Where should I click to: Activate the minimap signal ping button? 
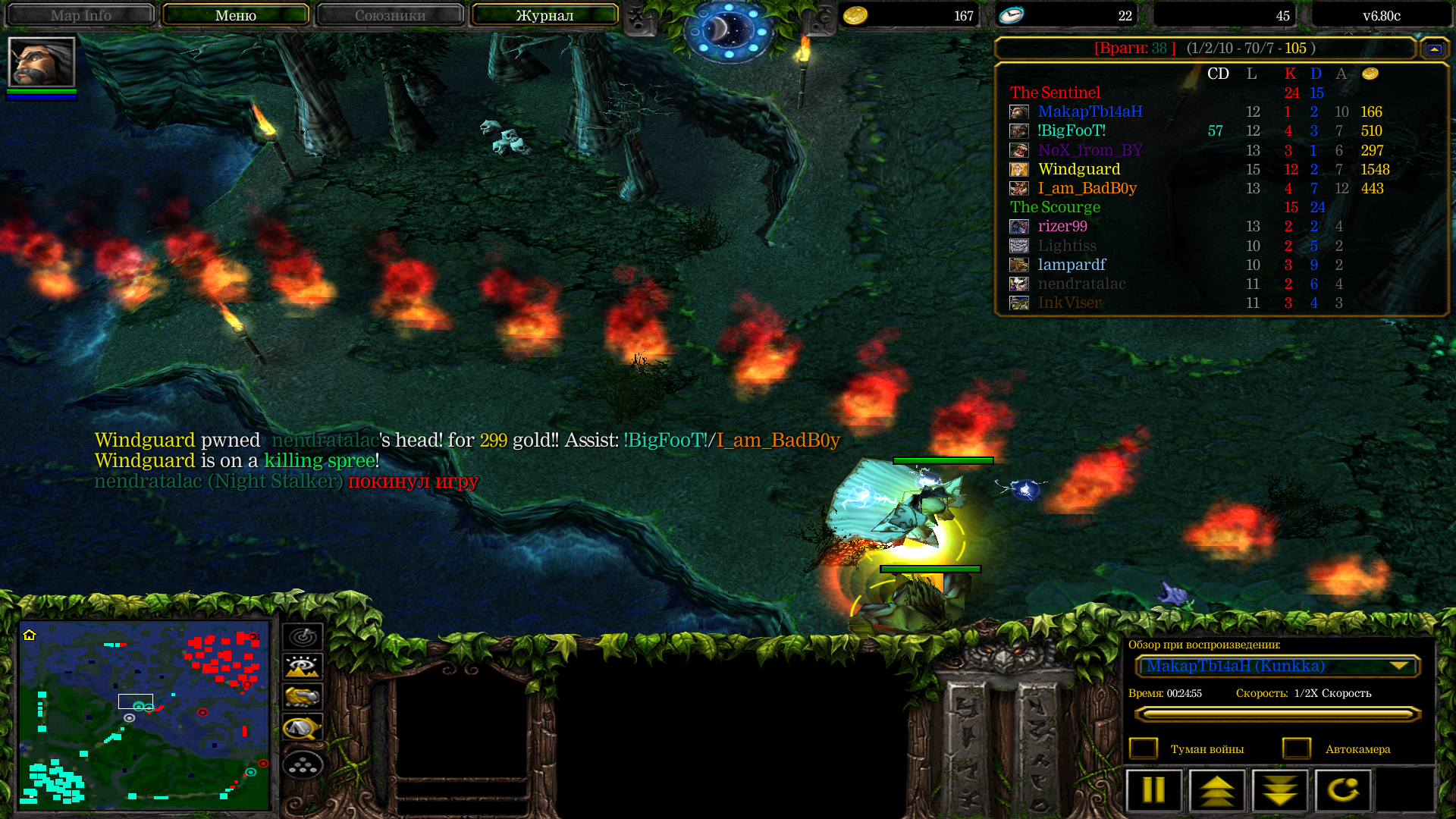click(303, 636)
